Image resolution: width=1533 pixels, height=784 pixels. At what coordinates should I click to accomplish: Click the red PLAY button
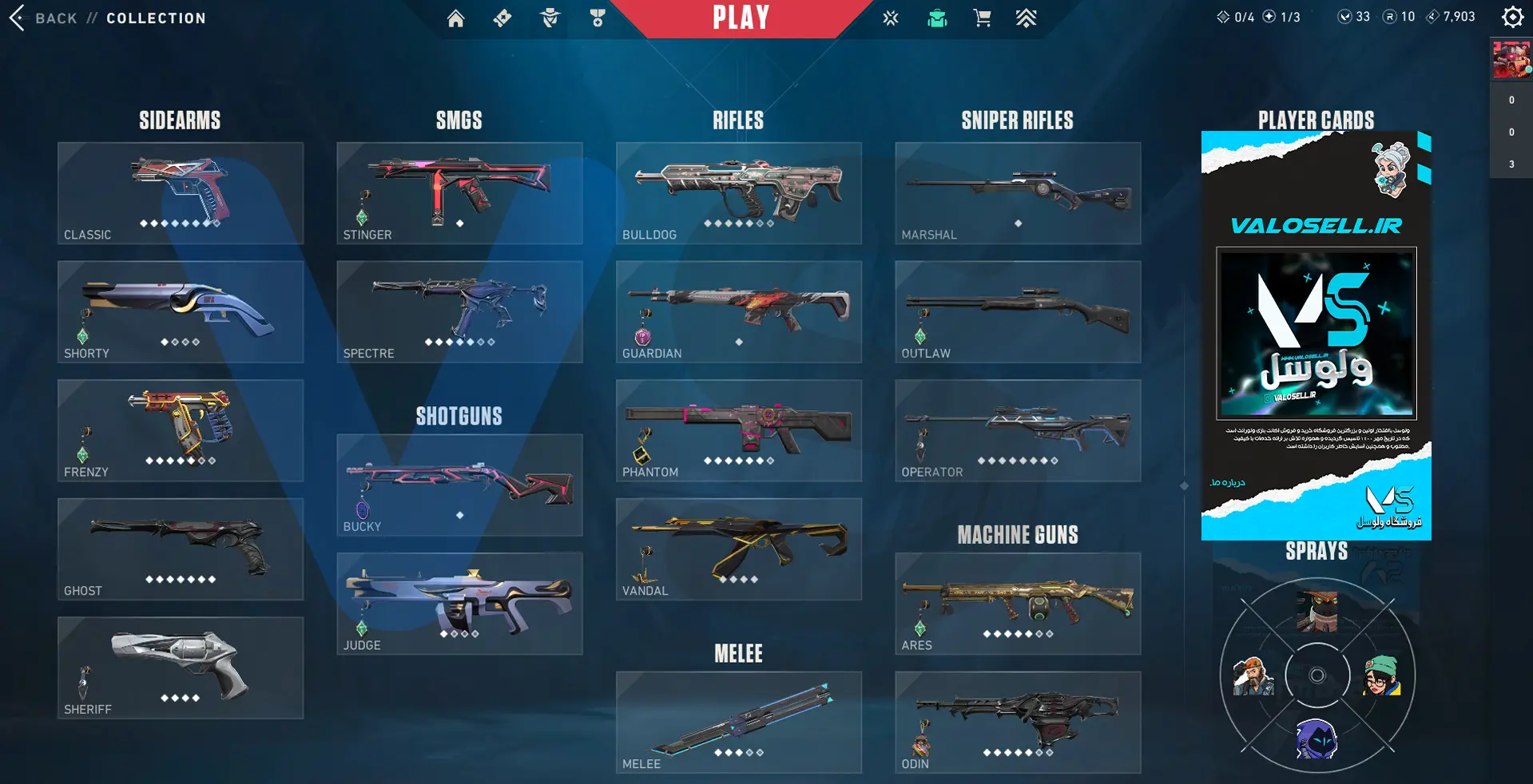[x=741, y=18]
